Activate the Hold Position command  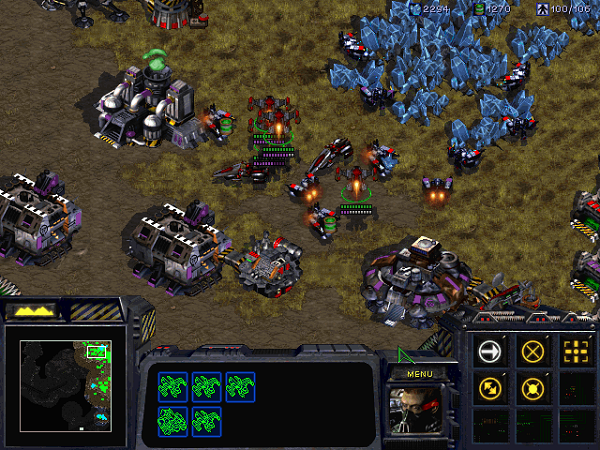(x=532, y=387)
